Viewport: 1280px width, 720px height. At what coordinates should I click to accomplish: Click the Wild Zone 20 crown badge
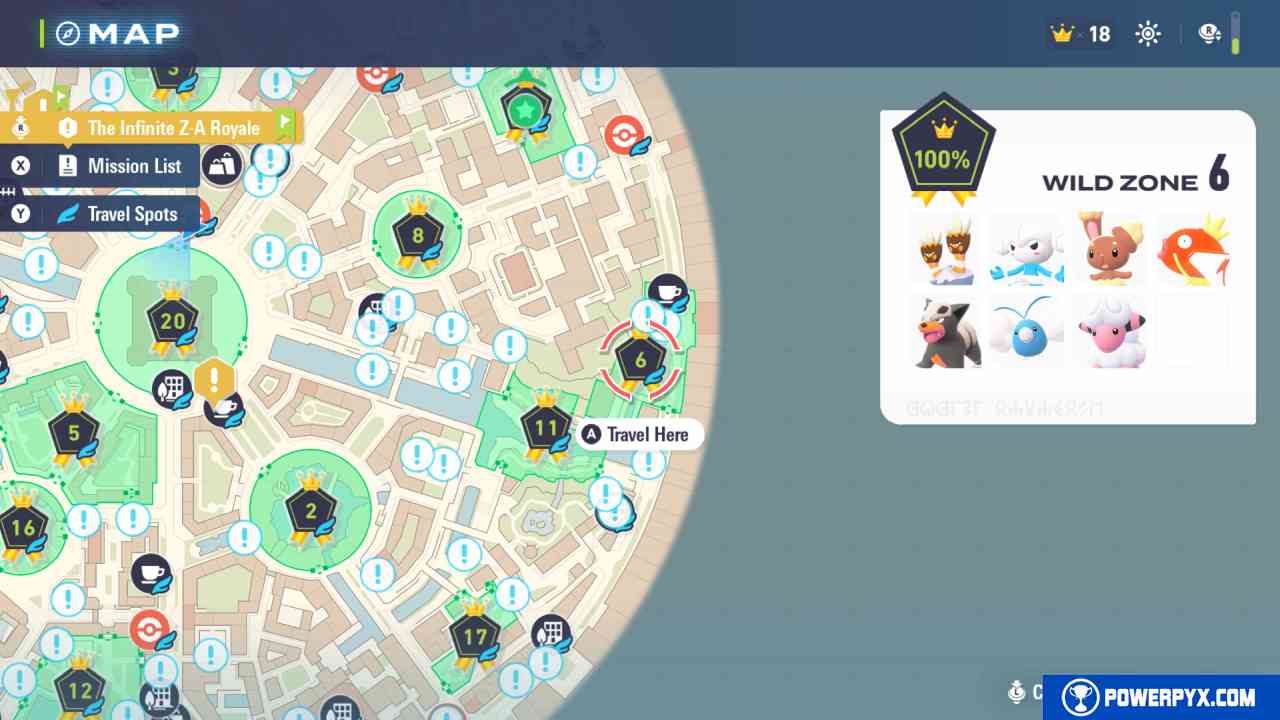(x=172, y=322)
